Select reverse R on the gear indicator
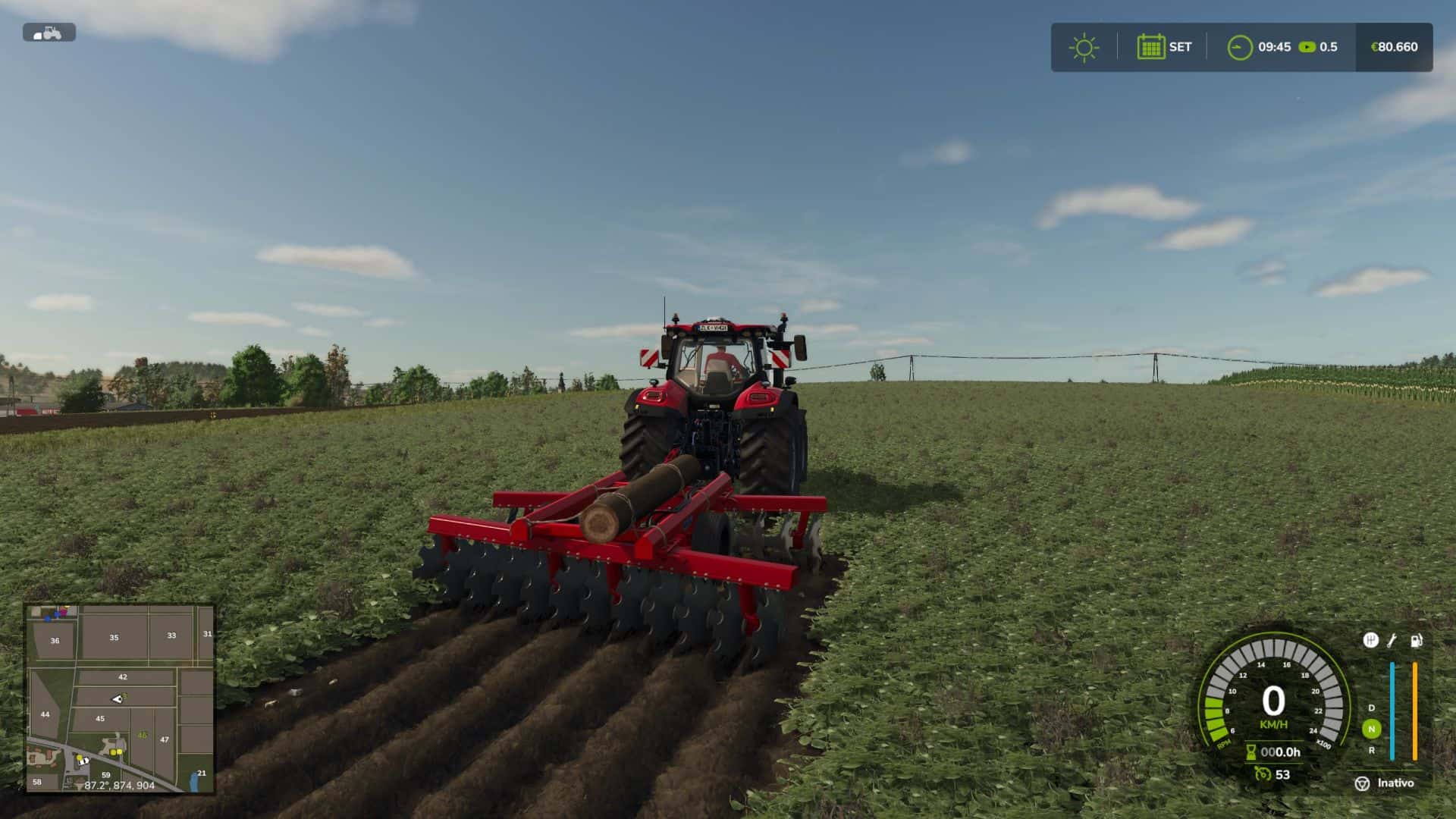The width and height of the screenshot is (1456, 819). point(1371,751)
